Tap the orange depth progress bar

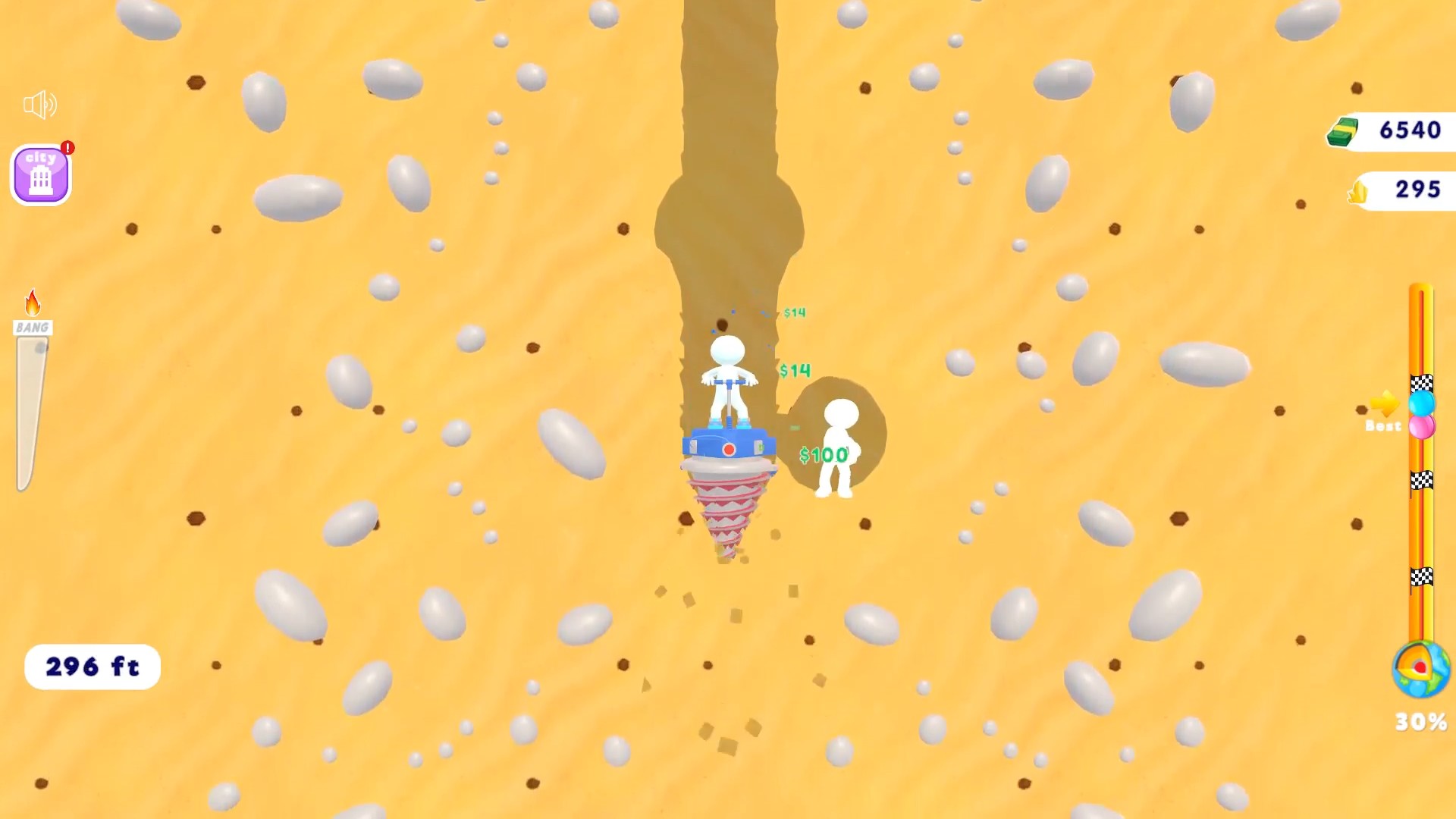[x=1422, y=531]
